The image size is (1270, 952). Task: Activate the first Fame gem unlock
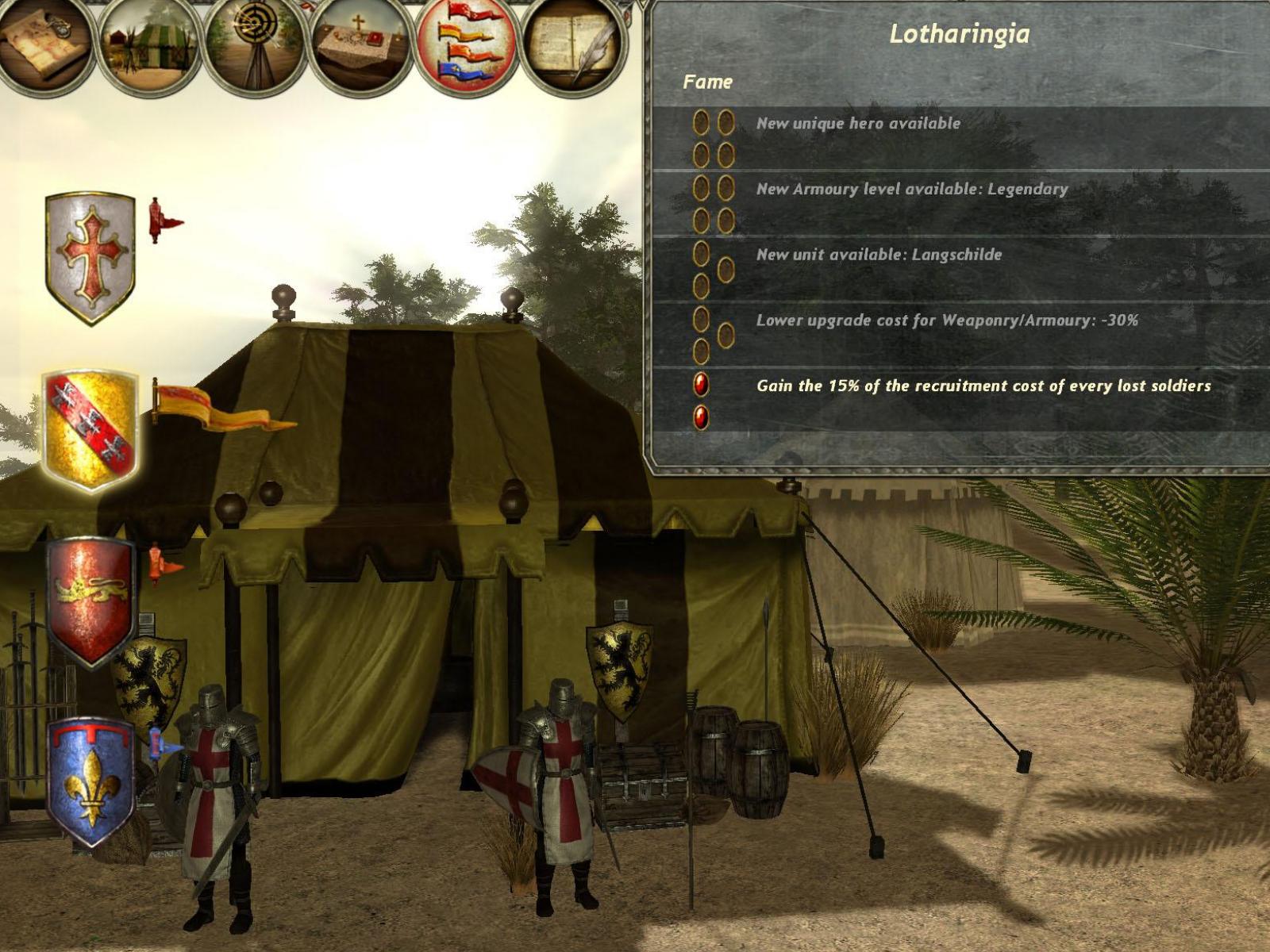702,121
